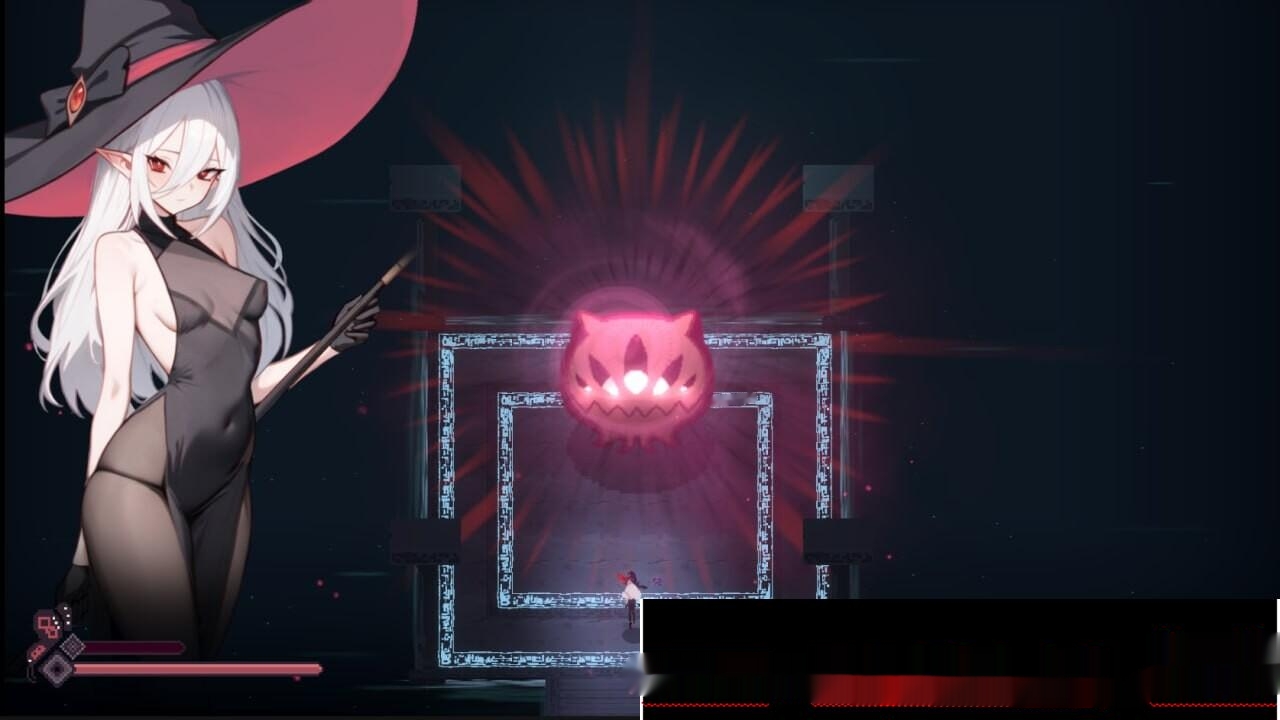Select the red rune skill icon
The width and height of the screenshot is (1280, 720).
45,623
